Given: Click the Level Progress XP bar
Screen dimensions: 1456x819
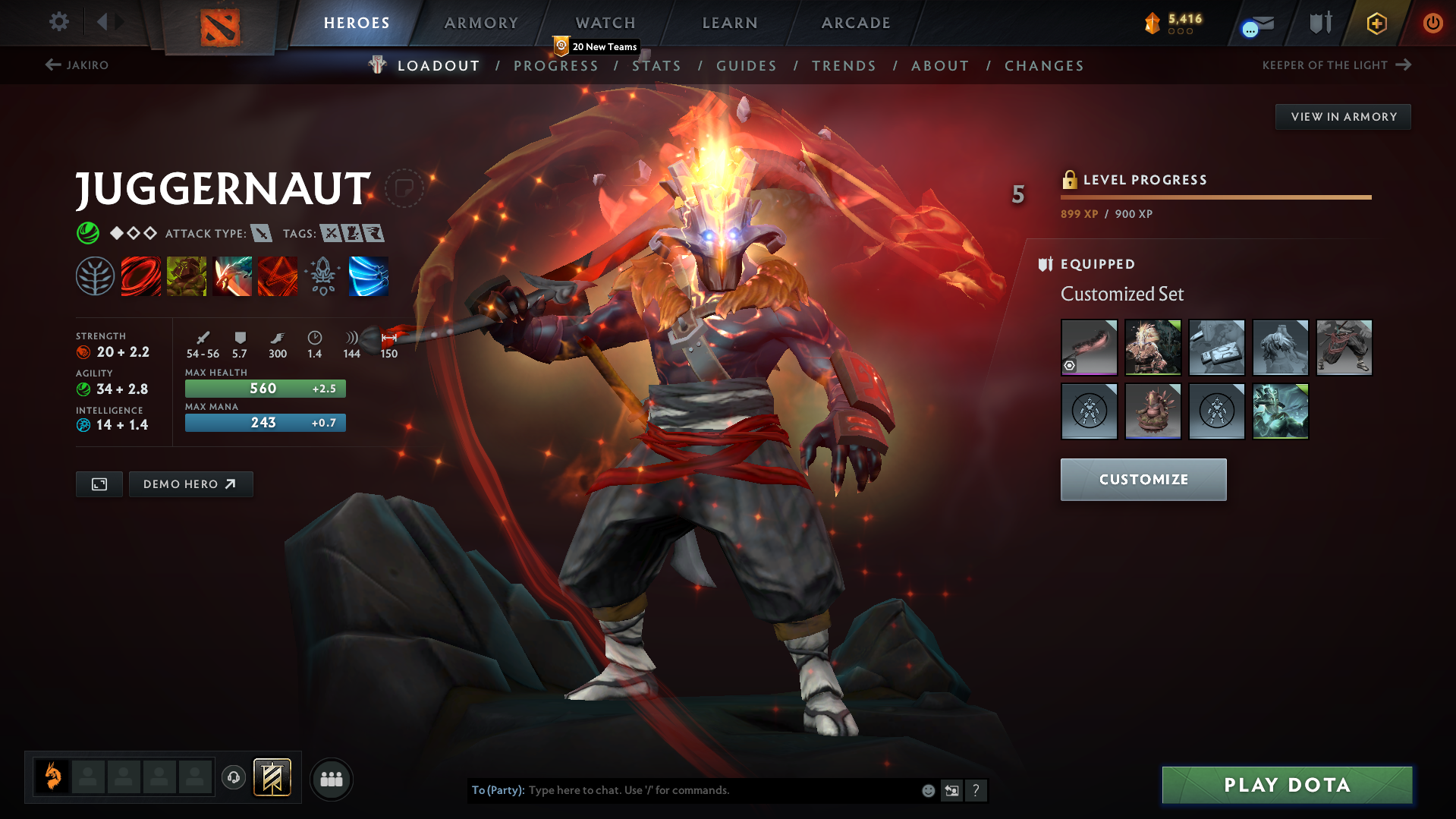Looking at the screenshot, I should tap(1215, 196).
